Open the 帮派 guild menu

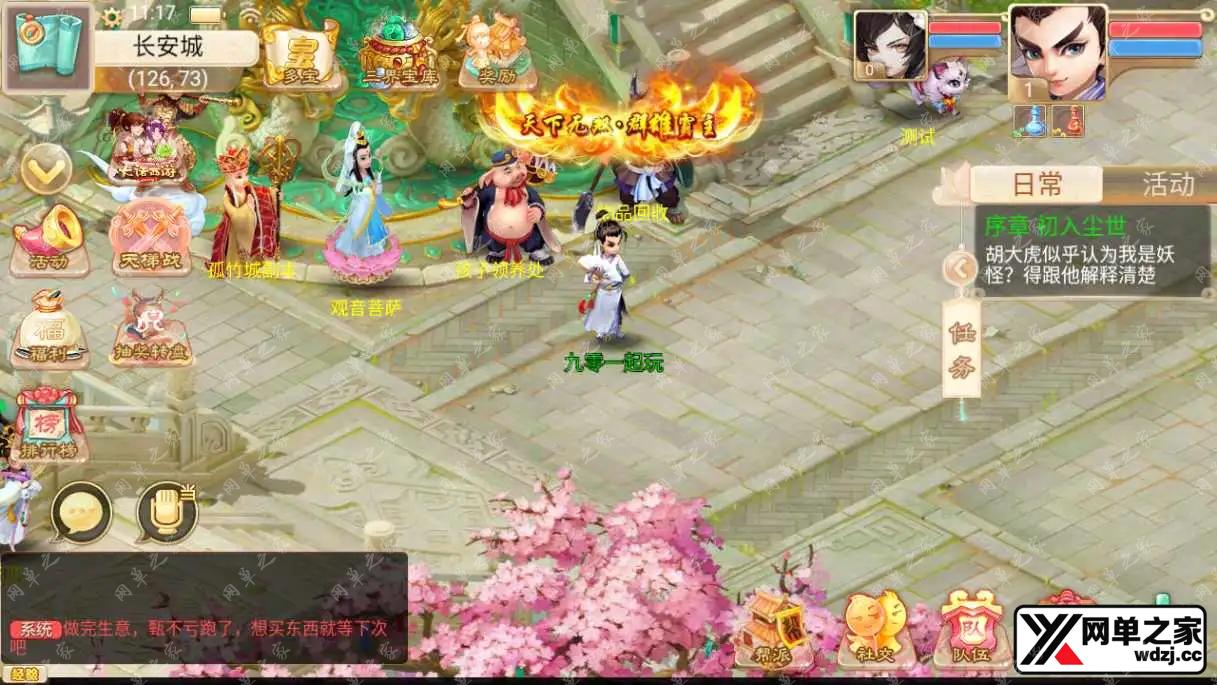pyautogui.click(x=772, y=630)
